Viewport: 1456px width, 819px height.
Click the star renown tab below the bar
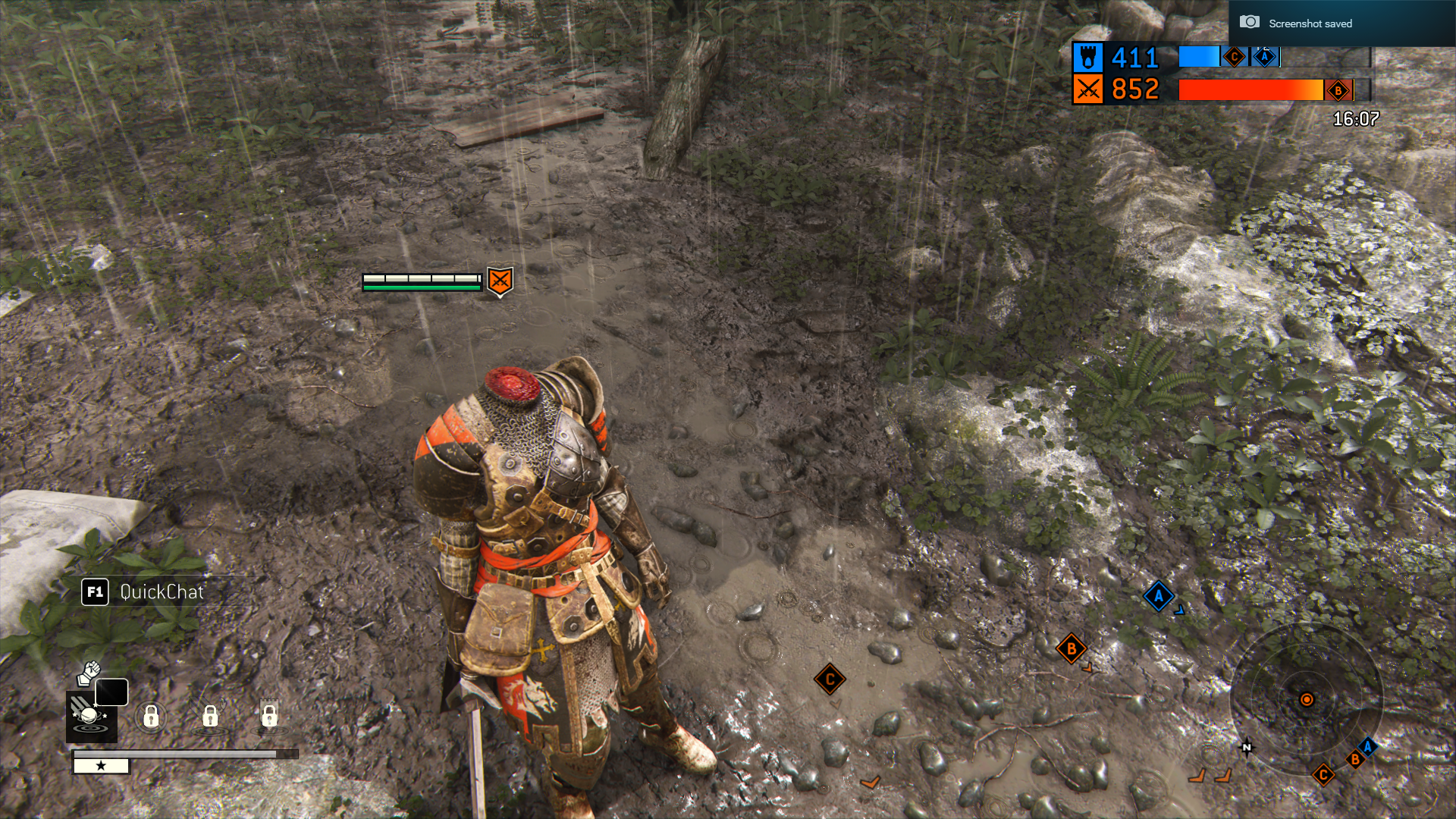(101, 766)
